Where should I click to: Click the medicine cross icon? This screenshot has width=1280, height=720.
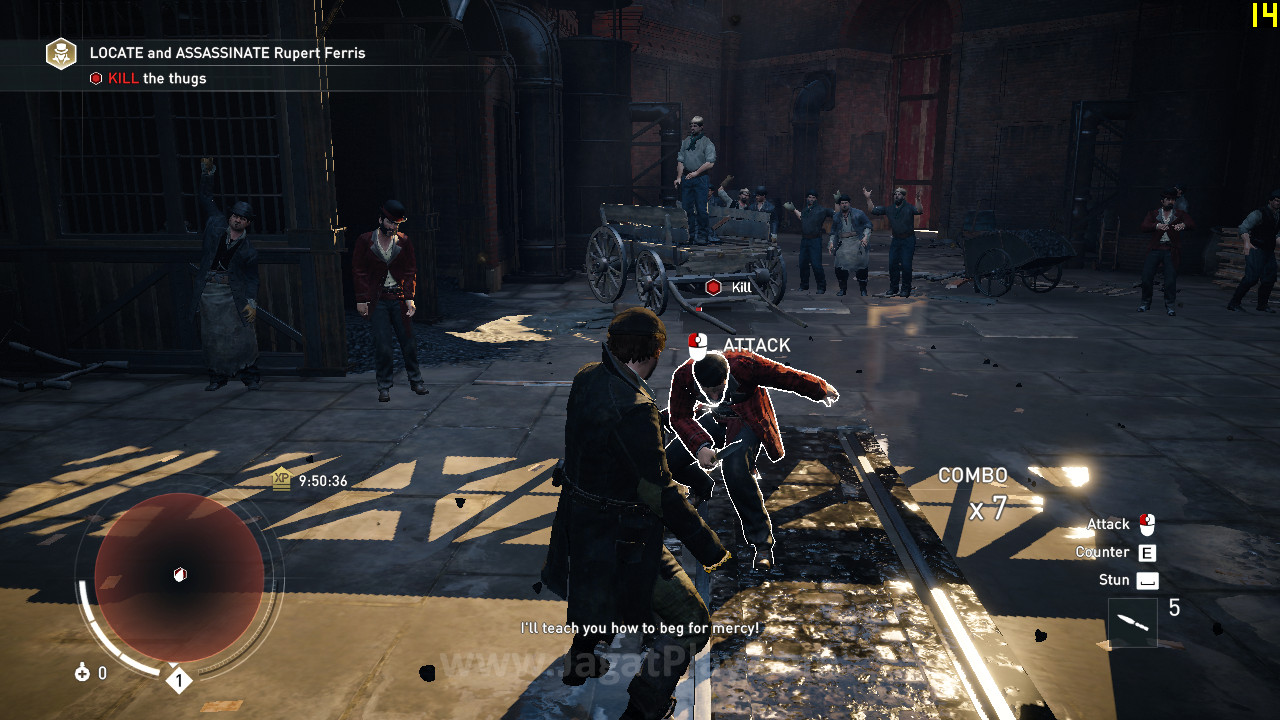click(x=82, y=673)
